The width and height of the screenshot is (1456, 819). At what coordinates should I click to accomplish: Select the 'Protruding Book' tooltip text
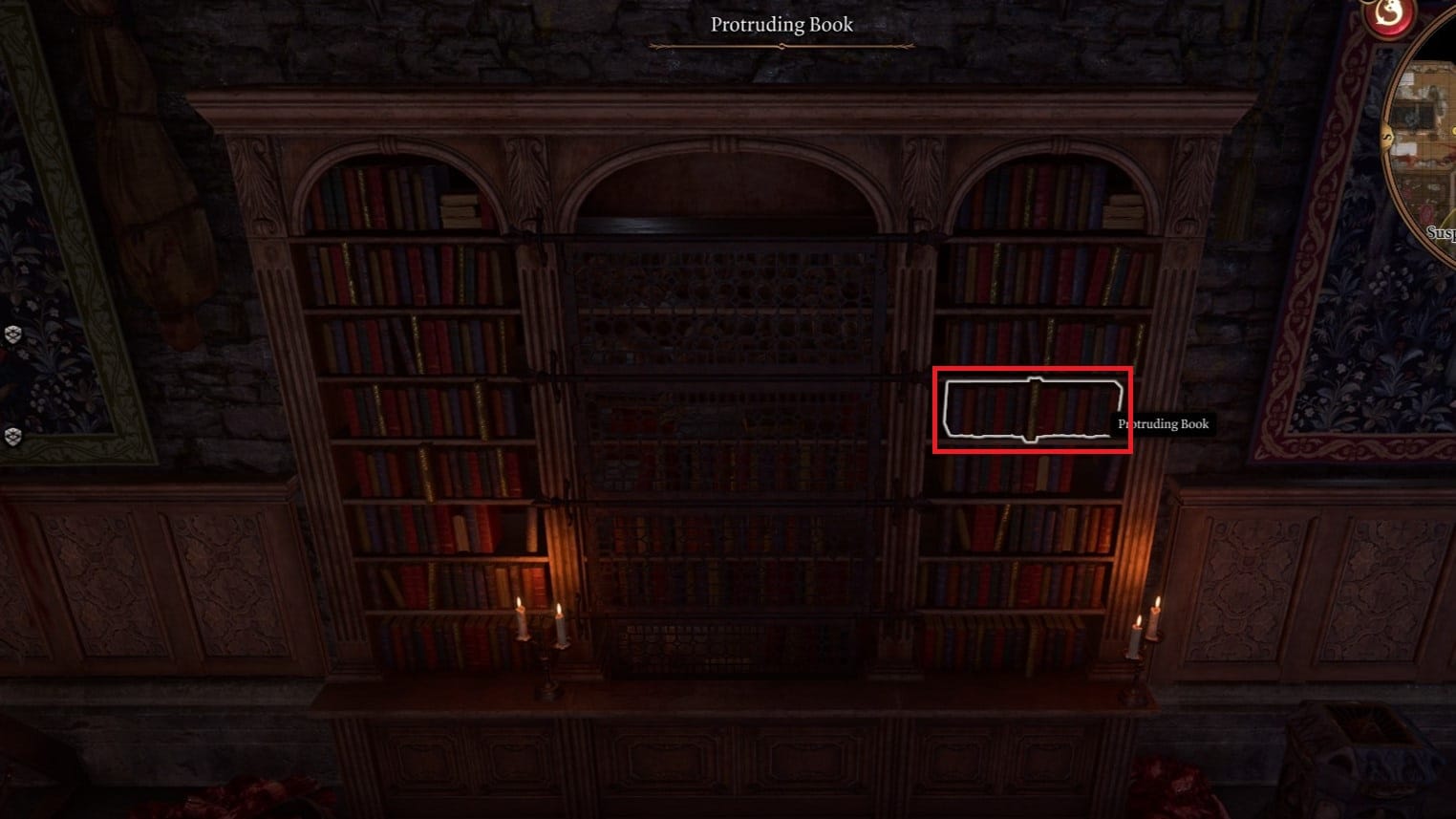click(1163, 425)
